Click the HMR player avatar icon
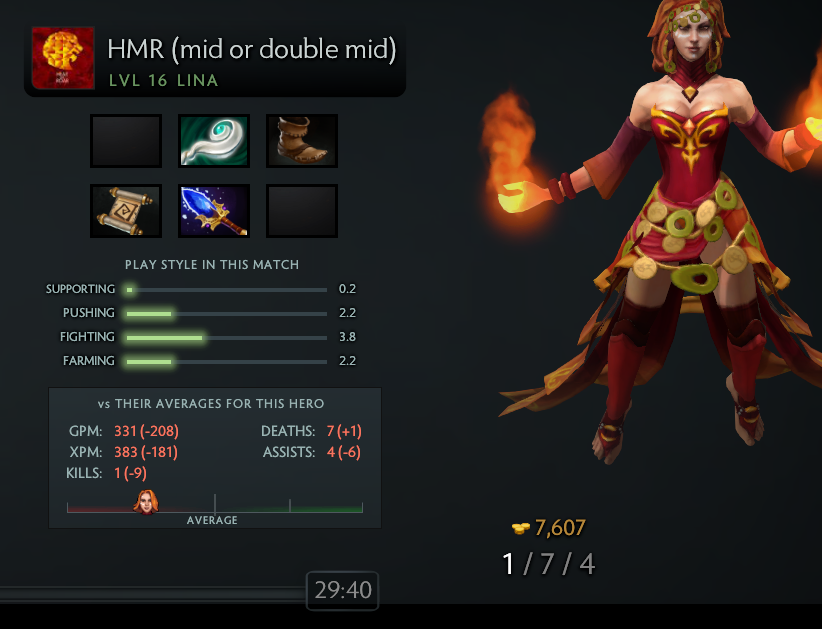The width and height of the screenshot is (822, 629). [63, 58]
